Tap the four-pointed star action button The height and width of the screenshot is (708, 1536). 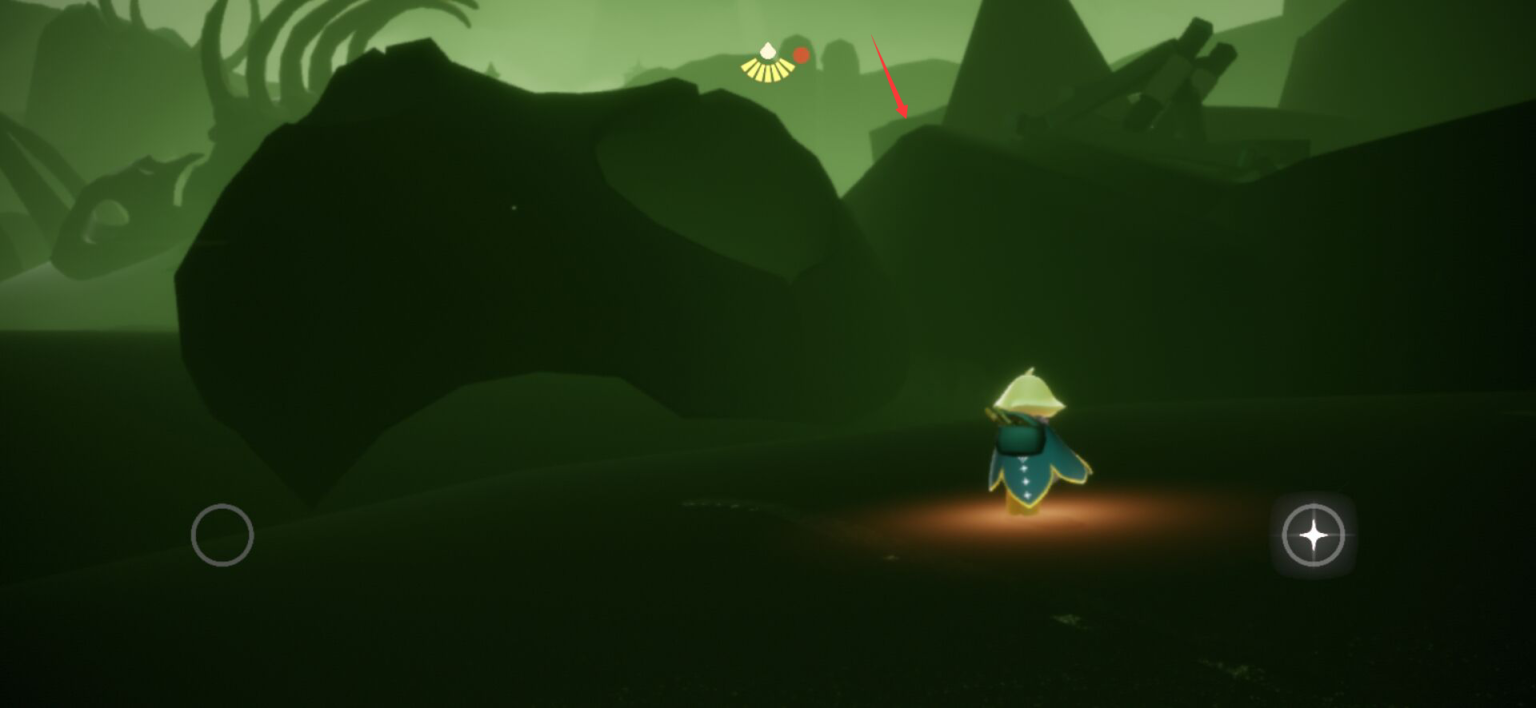coord(1313,536)
